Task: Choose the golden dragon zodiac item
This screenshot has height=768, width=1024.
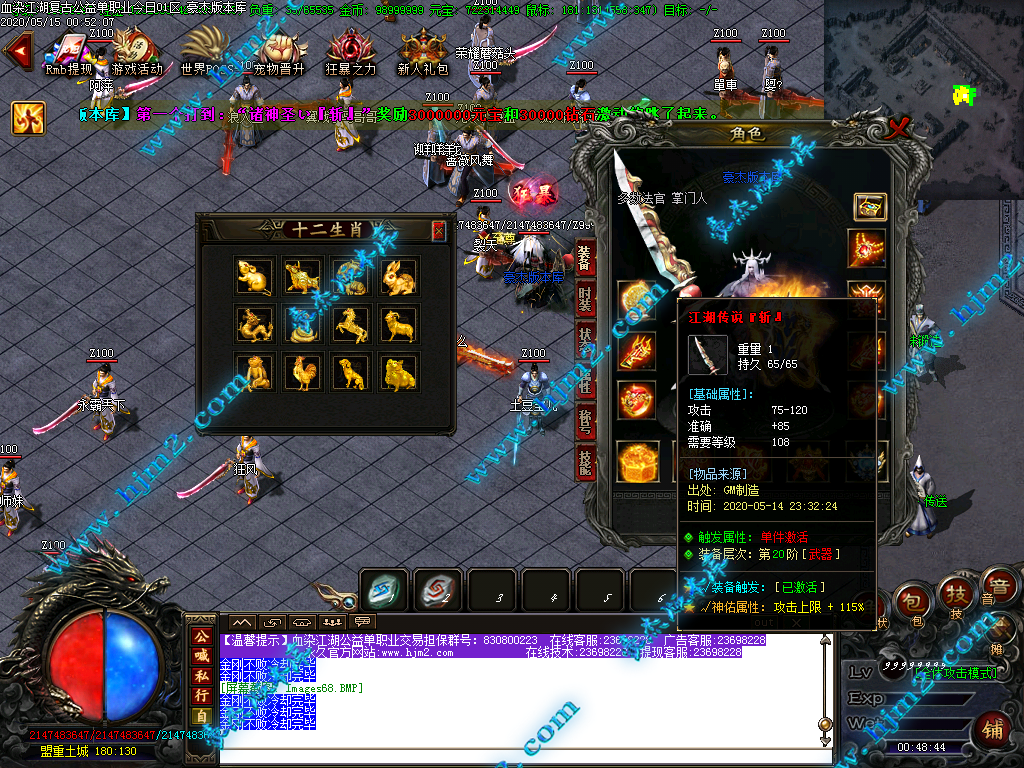Action: pos(254,324)
